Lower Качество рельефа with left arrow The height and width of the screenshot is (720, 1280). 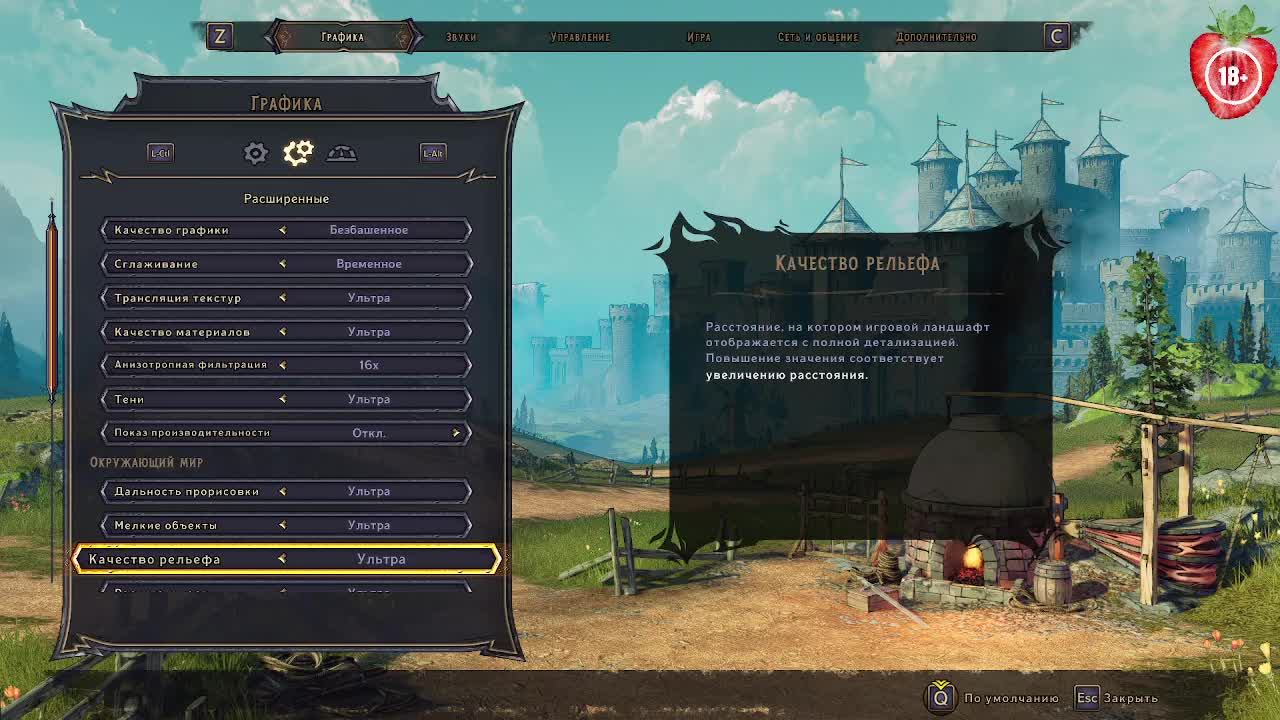282,559
